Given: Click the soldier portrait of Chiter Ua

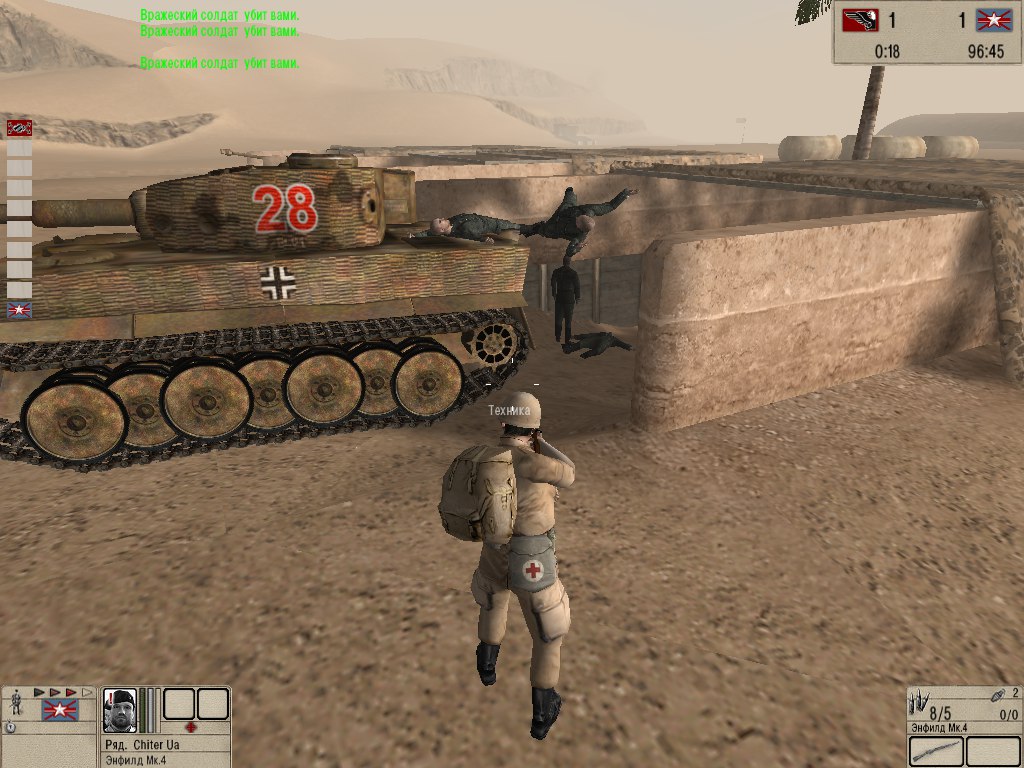Looking at the screenshot, I should tap(120, 711).
